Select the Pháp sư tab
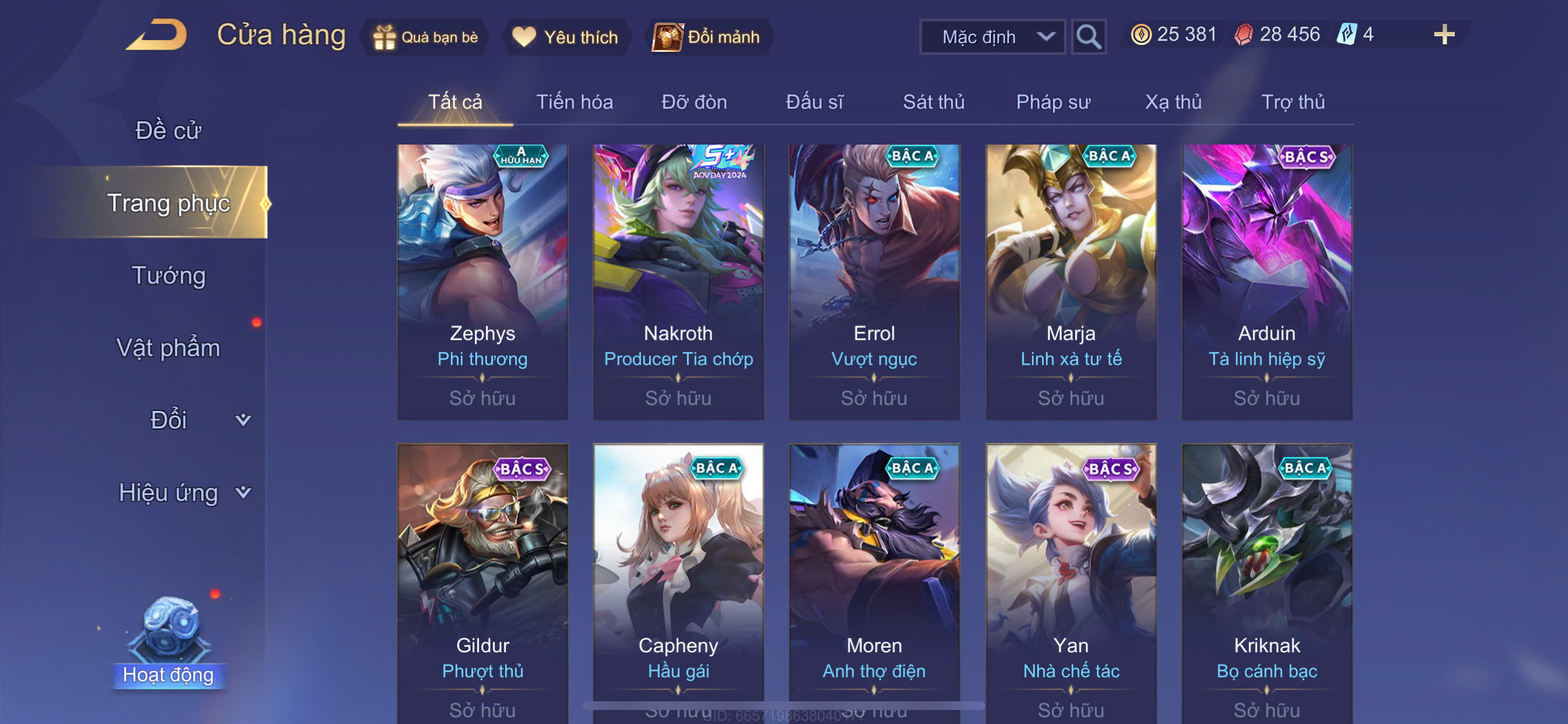 1053,102
